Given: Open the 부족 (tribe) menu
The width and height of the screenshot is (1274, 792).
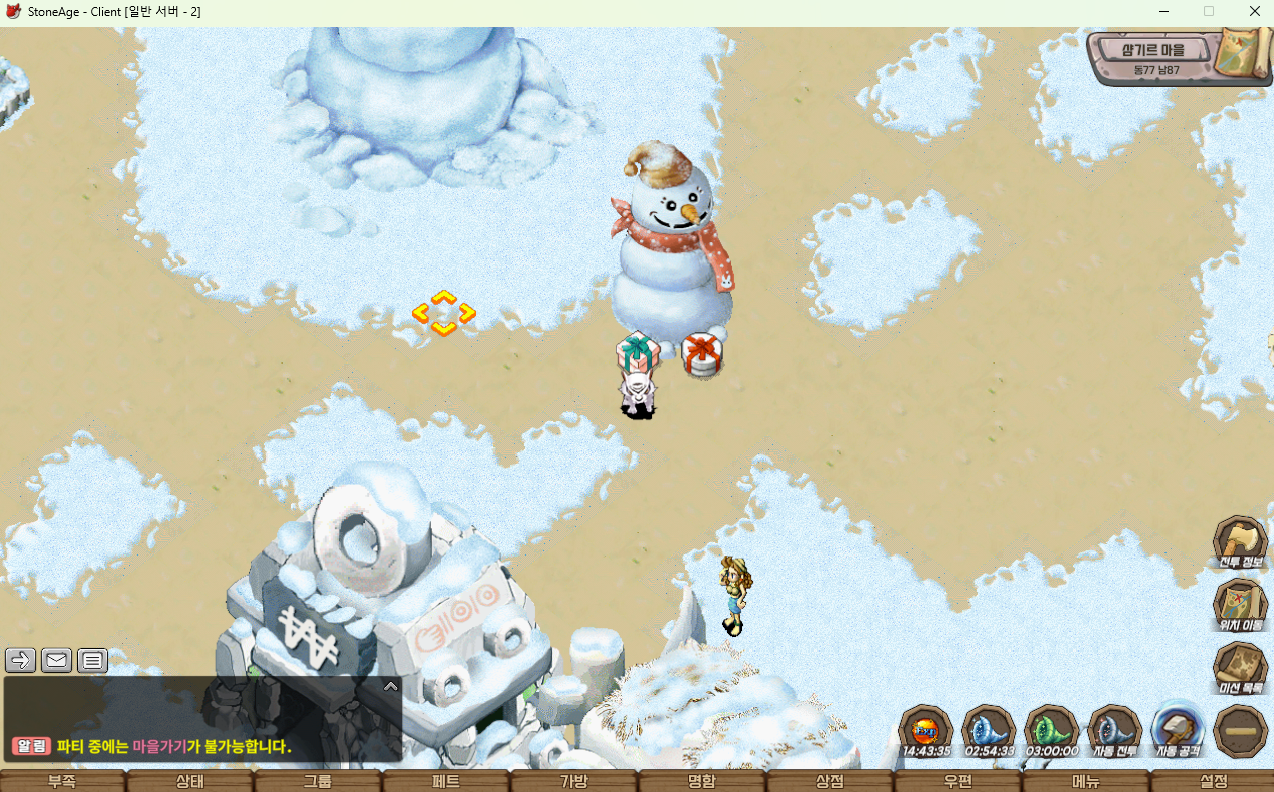Looking at the screenshot, I should click(x=62, y=781).
